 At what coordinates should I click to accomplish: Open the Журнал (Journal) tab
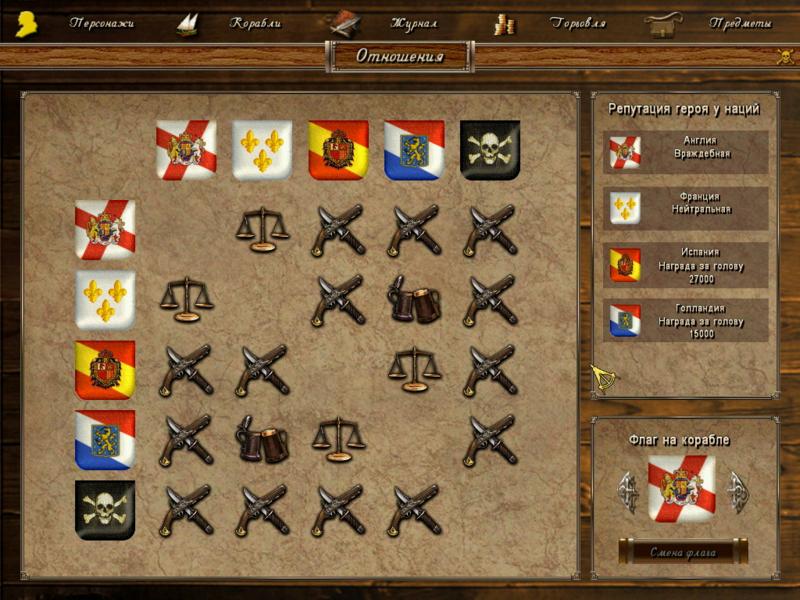tap(413, 23)
